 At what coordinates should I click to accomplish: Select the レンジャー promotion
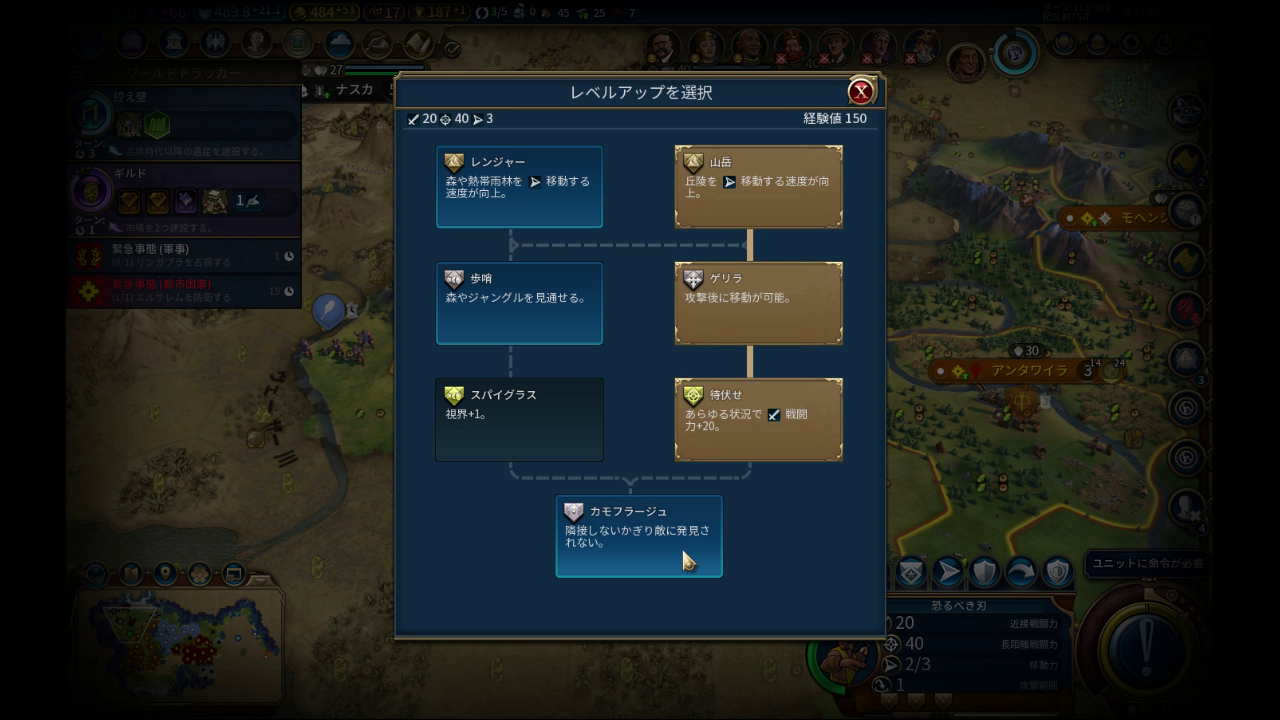519,187
